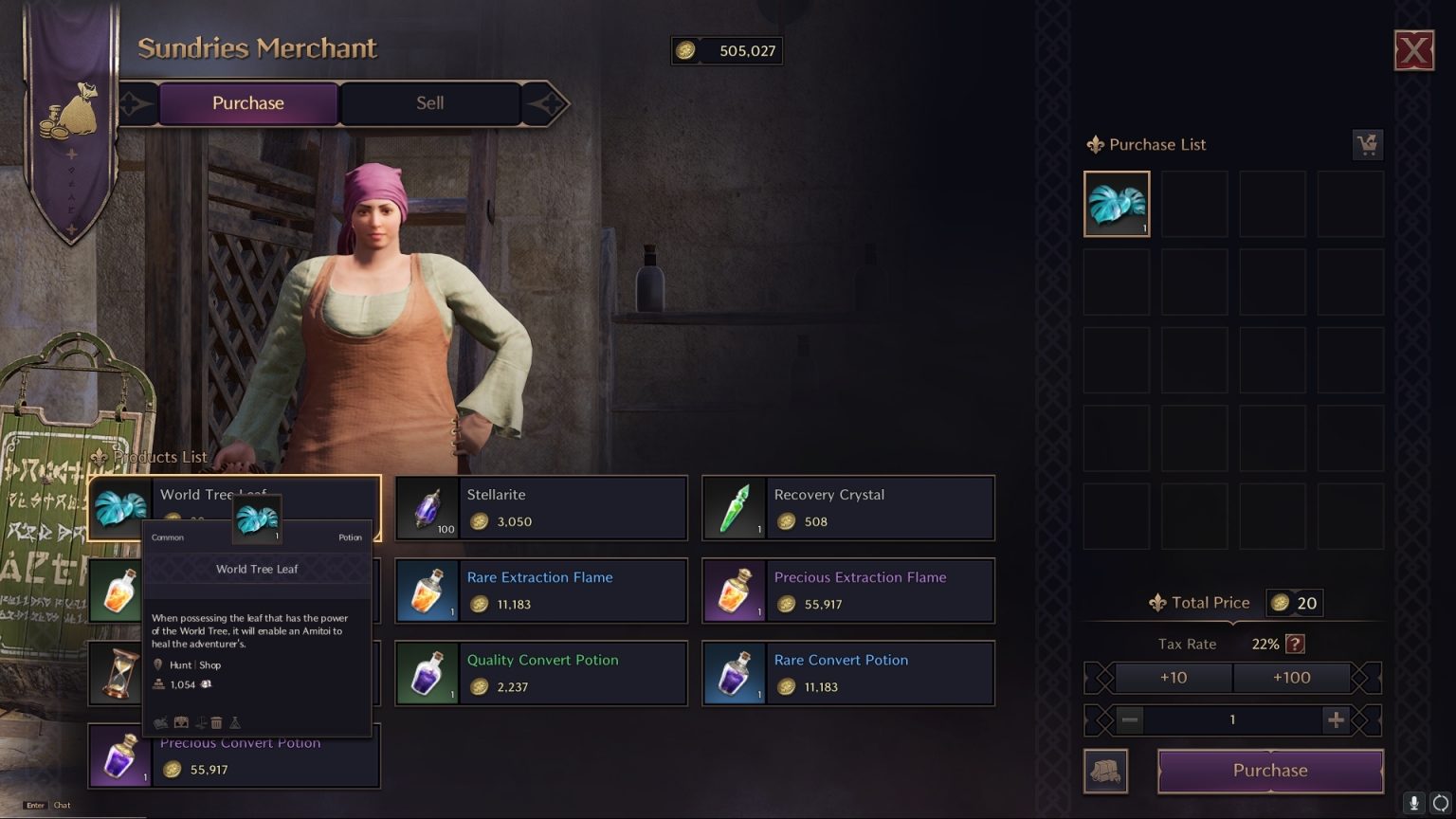Decrease quantity with the minus stepper
Image resolution: width=1456 pixels, height=819 pixels.
[x=1129, y=720]
